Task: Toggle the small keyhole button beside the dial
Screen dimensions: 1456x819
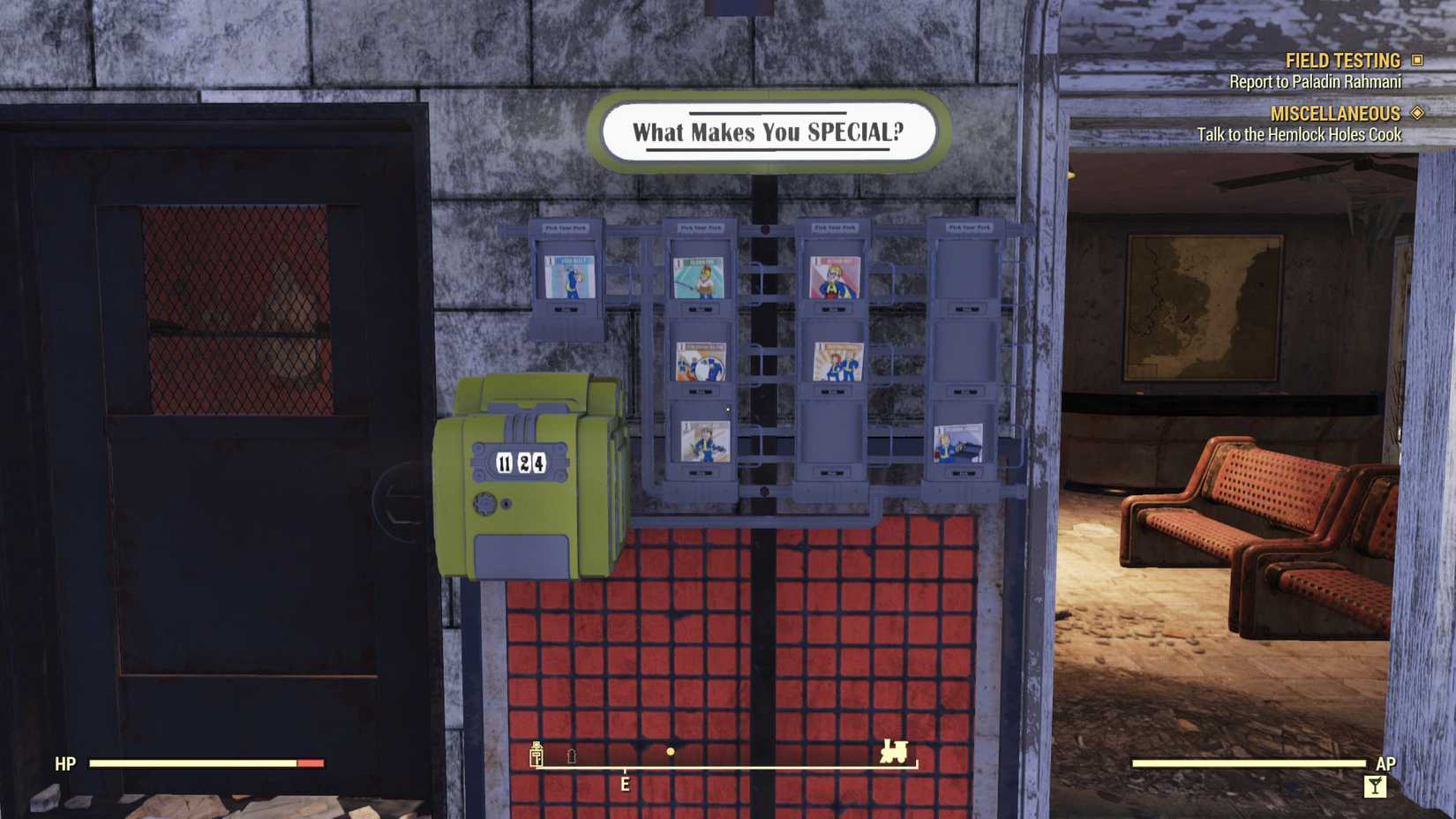Action: coord(506,504)
